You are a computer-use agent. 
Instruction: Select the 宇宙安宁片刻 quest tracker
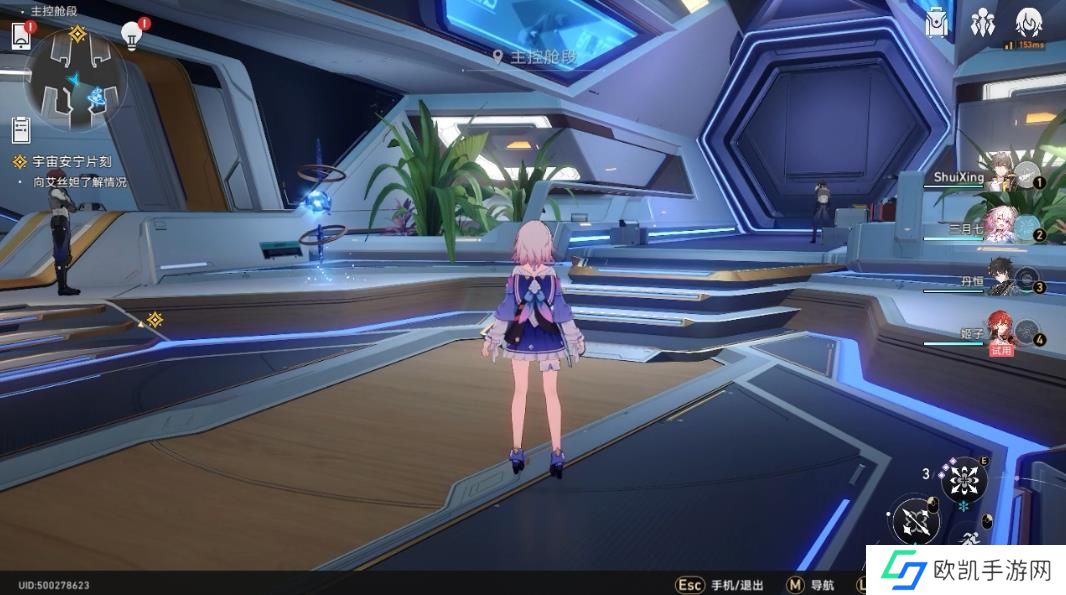(x=68, y=161)
